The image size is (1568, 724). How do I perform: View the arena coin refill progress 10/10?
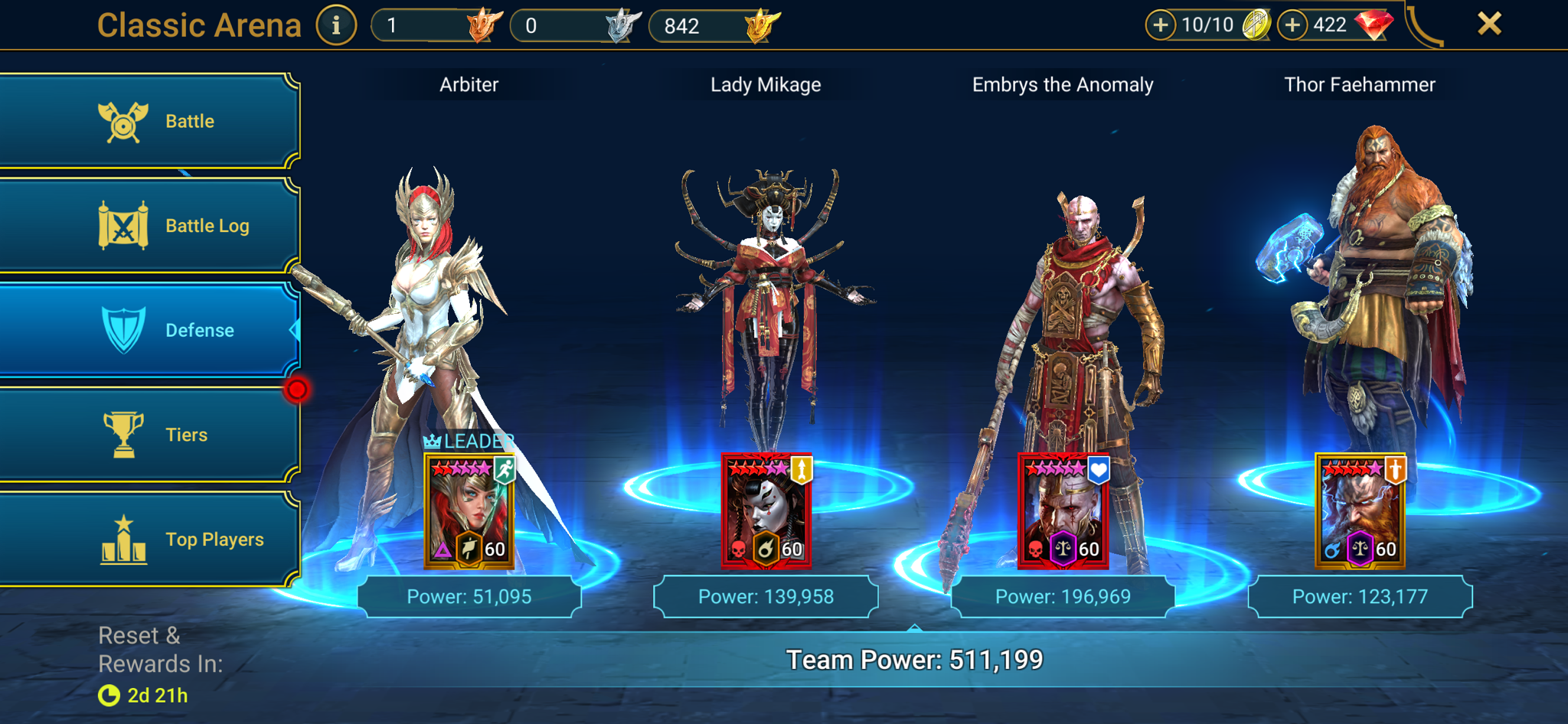click(1210, 24)
